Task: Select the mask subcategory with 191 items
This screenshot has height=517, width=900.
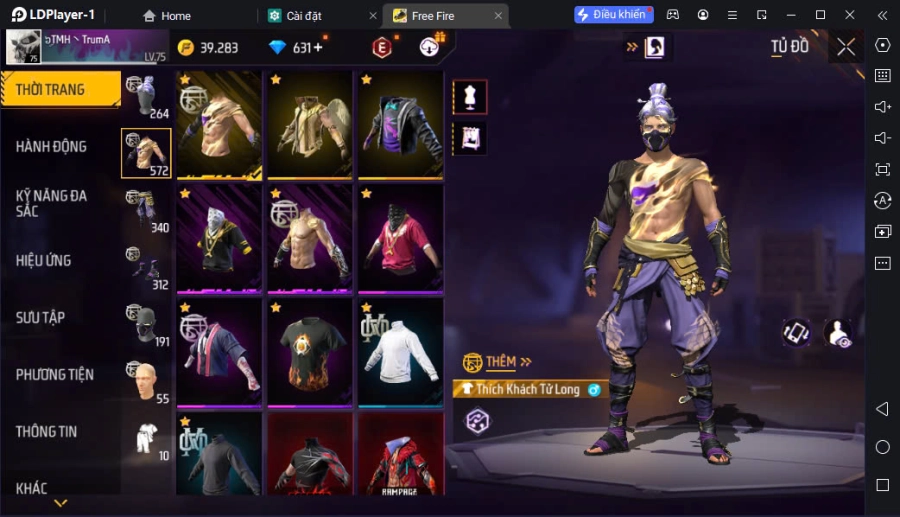Action: pos(146,325)
